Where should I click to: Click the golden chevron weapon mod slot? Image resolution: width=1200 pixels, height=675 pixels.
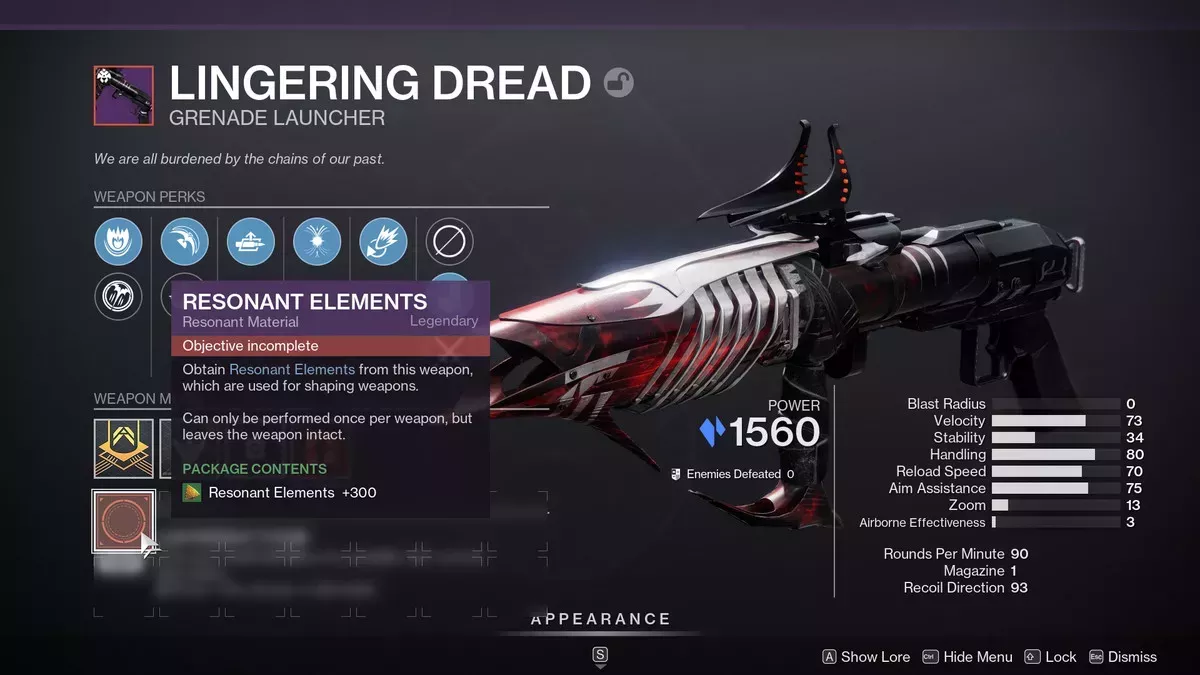pos(123,448)
